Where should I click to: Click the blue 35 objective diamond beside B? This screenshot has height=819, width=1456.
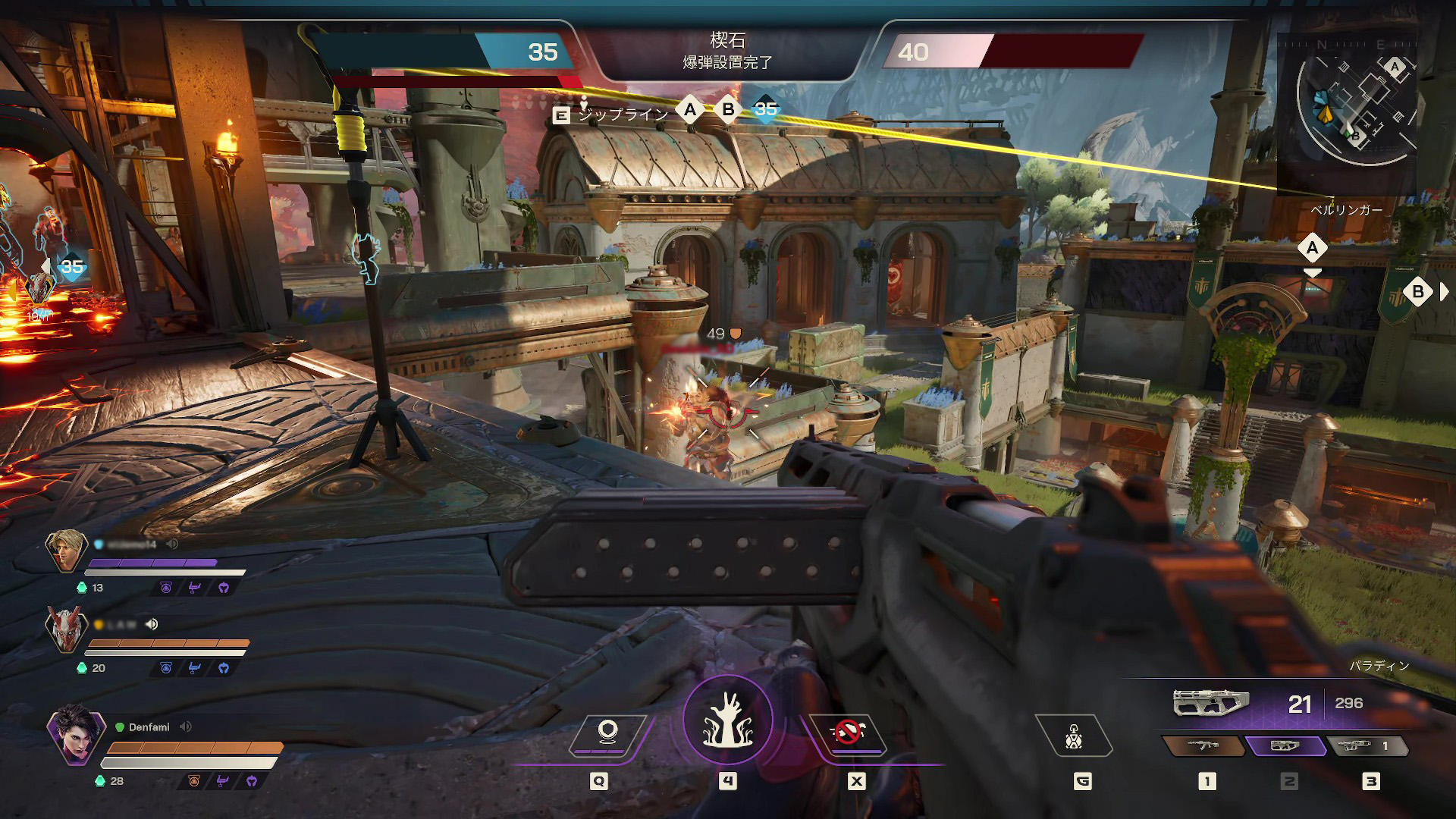(766, 110)
